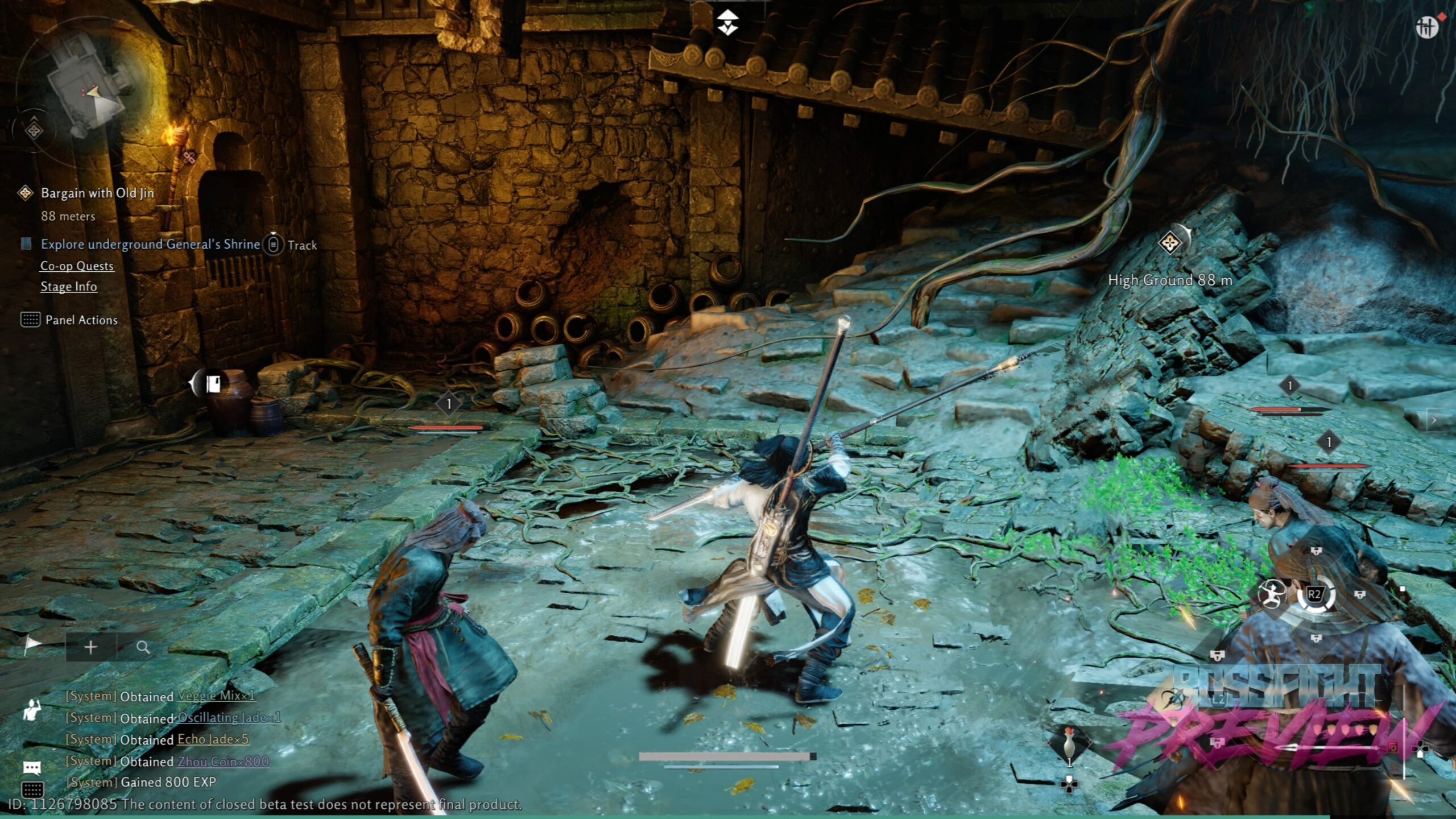Image resolution: width=1456 pixels, height=819 pixels.
Task: Select the white flask consumable slot
Action: [x=1069, y=745]
